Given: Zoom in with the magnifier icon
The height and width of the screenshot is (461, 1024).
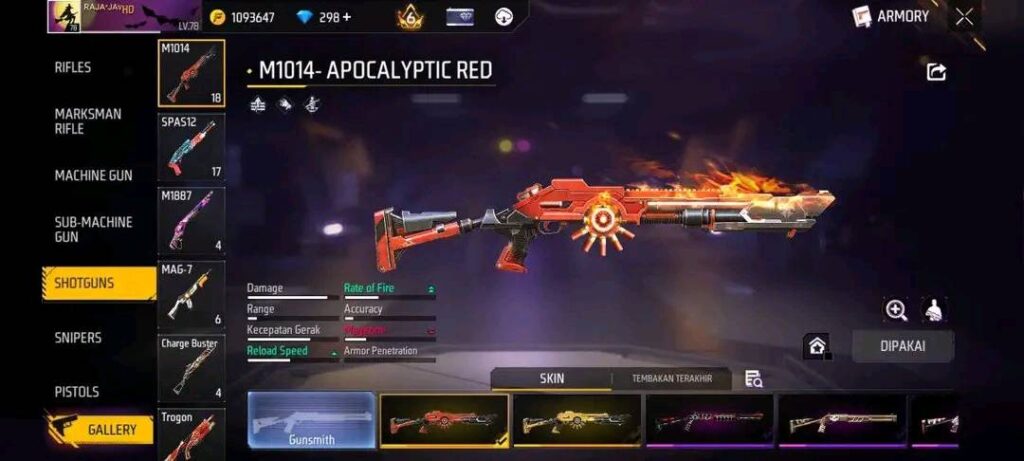Looking at the screenshot, I should (x=896, y=310).
